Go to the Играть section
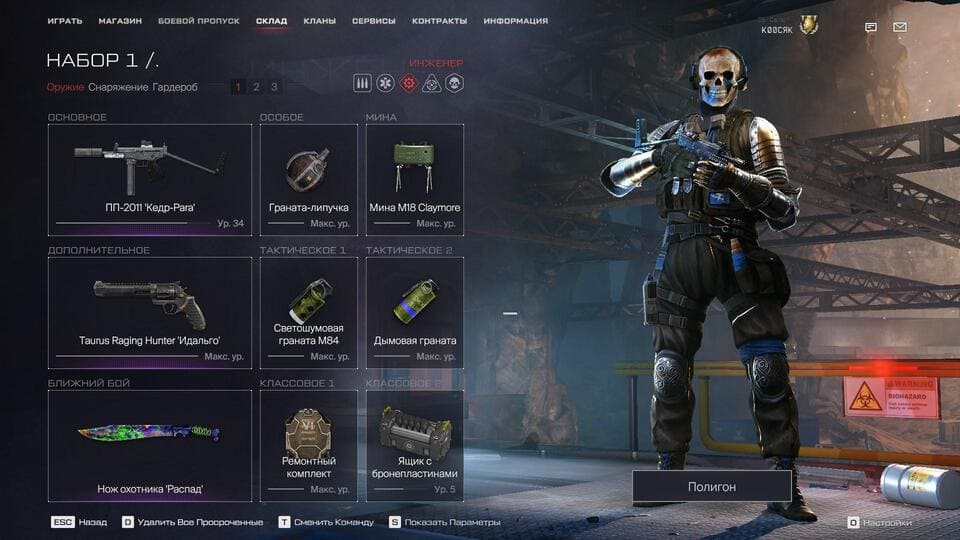 (x=65, y=21)
